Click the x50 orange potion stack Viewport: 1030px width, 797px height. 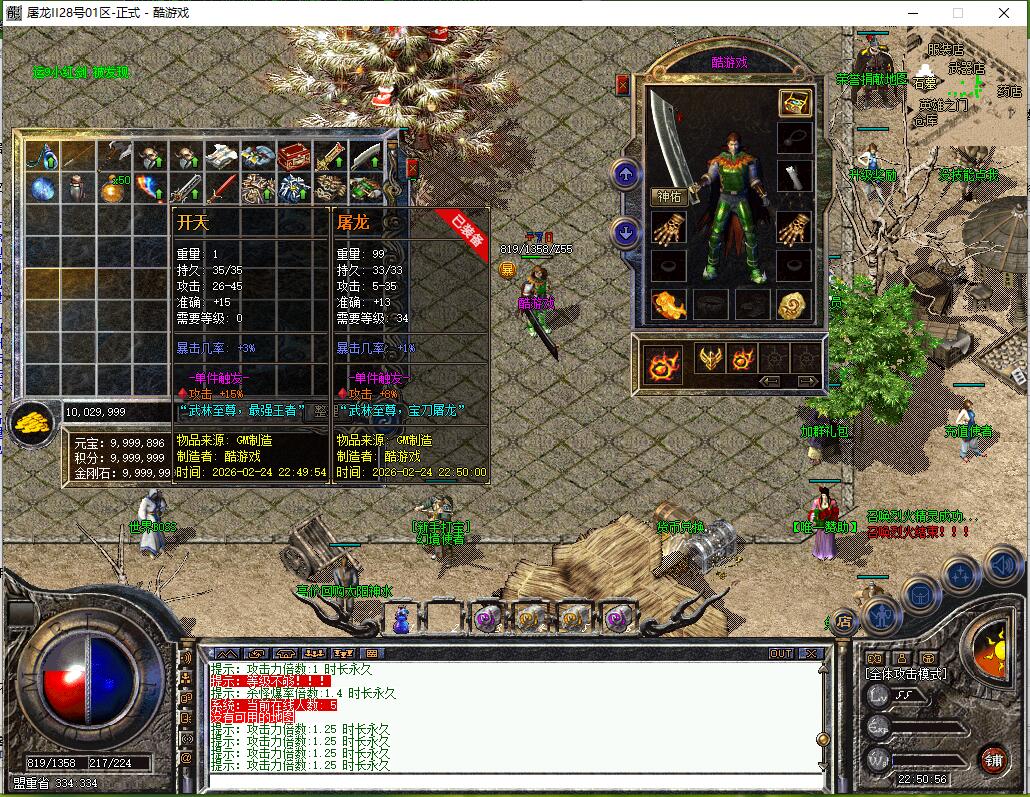click(x=113, y=187)
